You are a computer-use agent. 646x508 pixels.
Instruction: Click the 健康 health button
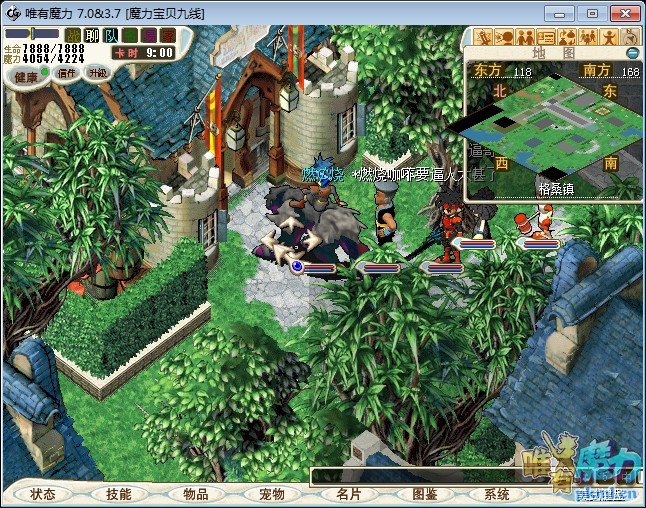26,76
